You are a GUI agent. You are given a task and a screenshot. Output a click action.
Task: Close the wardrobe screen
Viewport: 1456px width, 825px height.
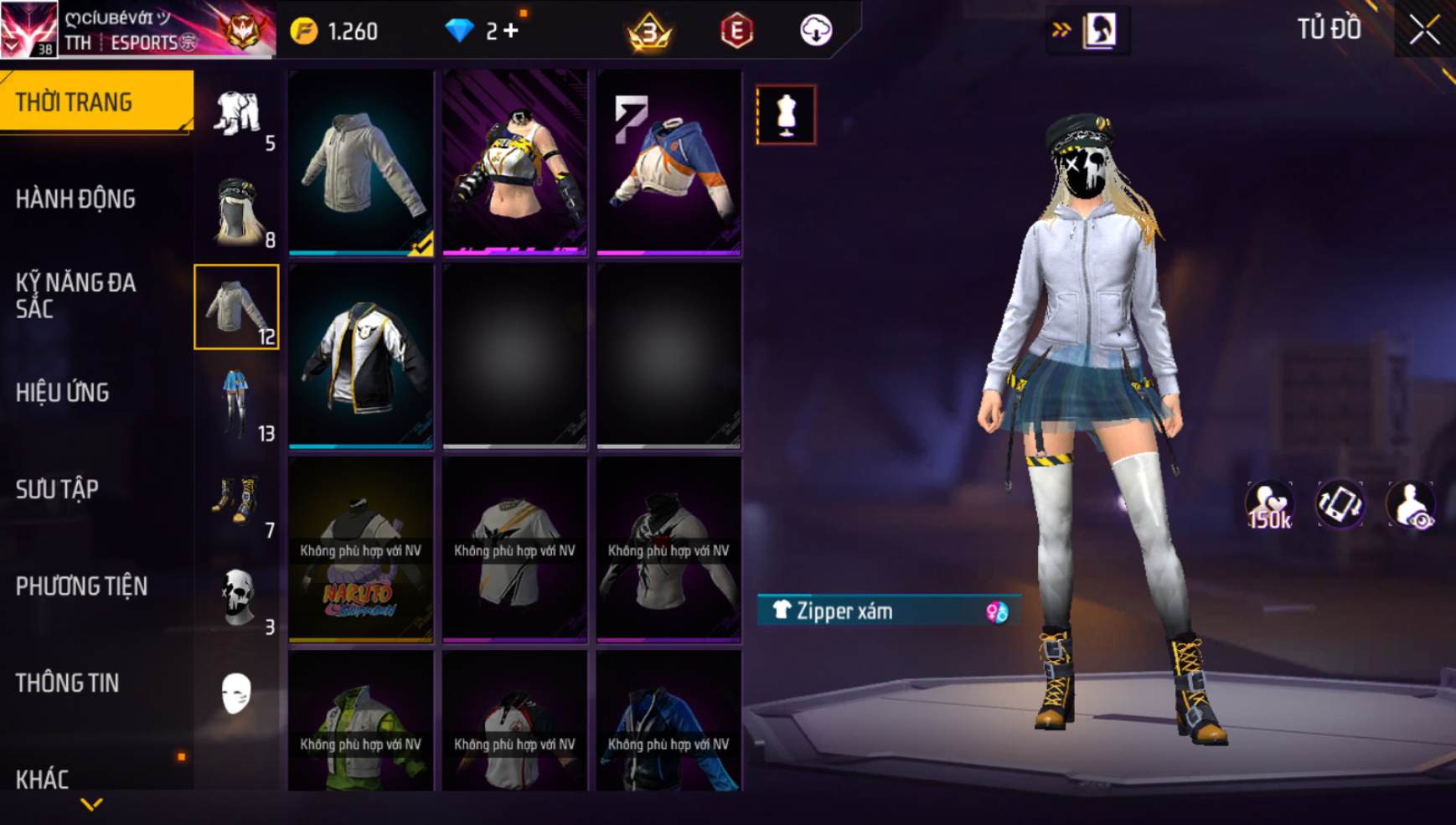pos(1424,30)
